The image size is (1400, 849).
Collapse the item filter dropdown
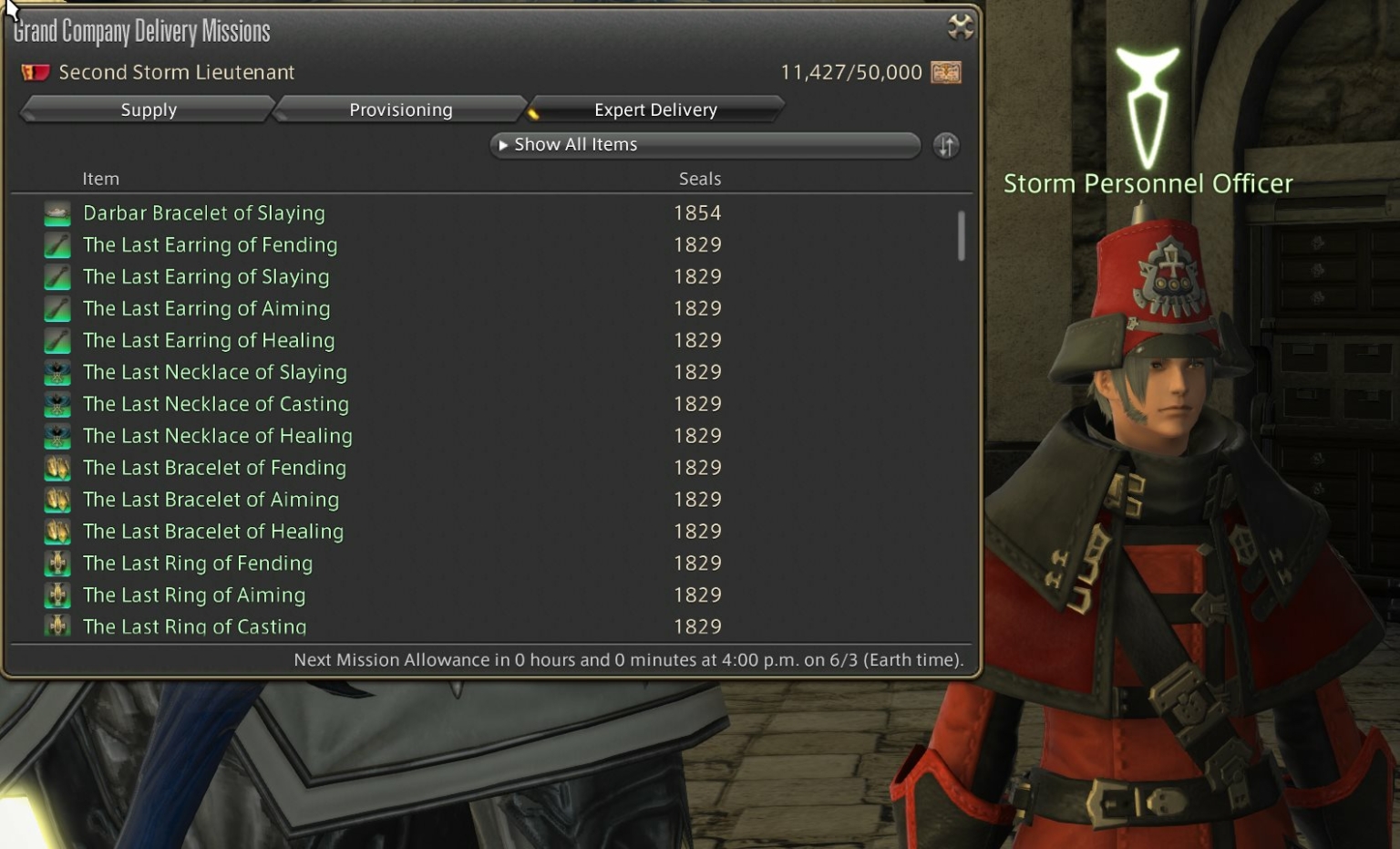pos(705,144)
